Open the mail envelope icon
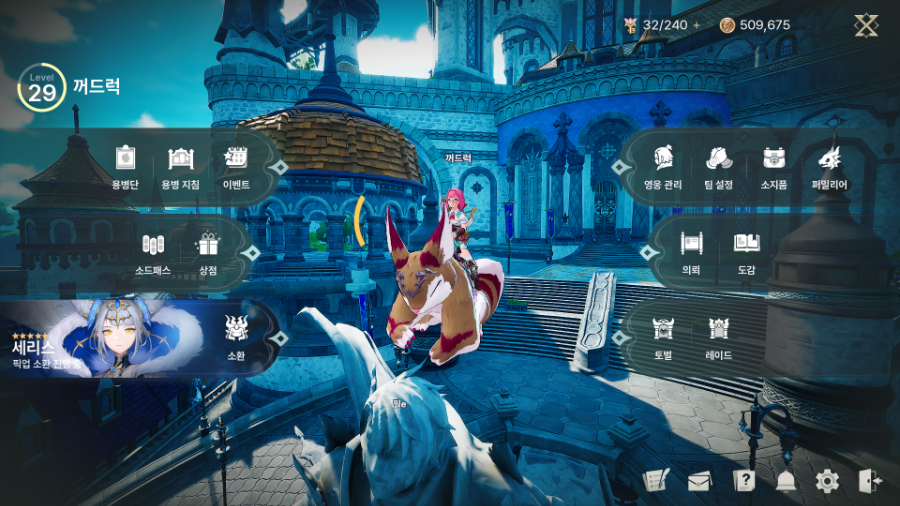This screenshot has height=506, width=900. (x=699, y=481)
